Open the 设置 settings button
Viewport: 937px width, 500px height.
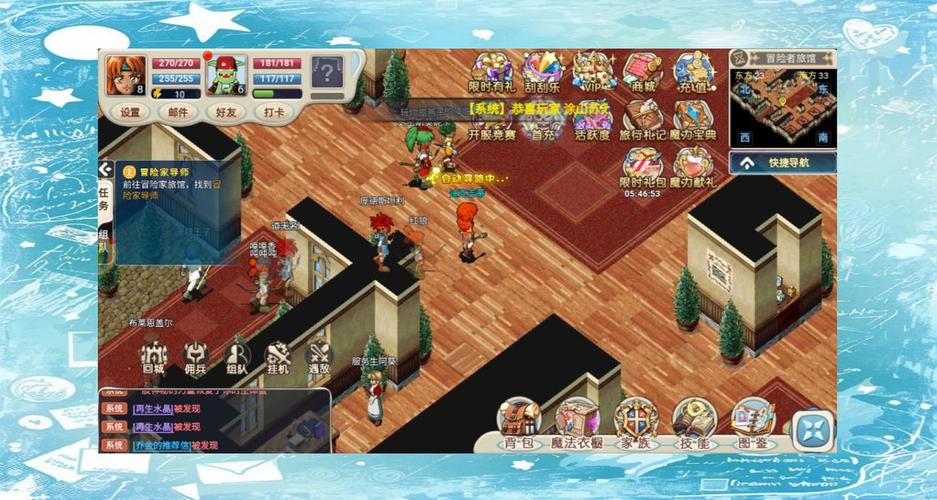130,113
